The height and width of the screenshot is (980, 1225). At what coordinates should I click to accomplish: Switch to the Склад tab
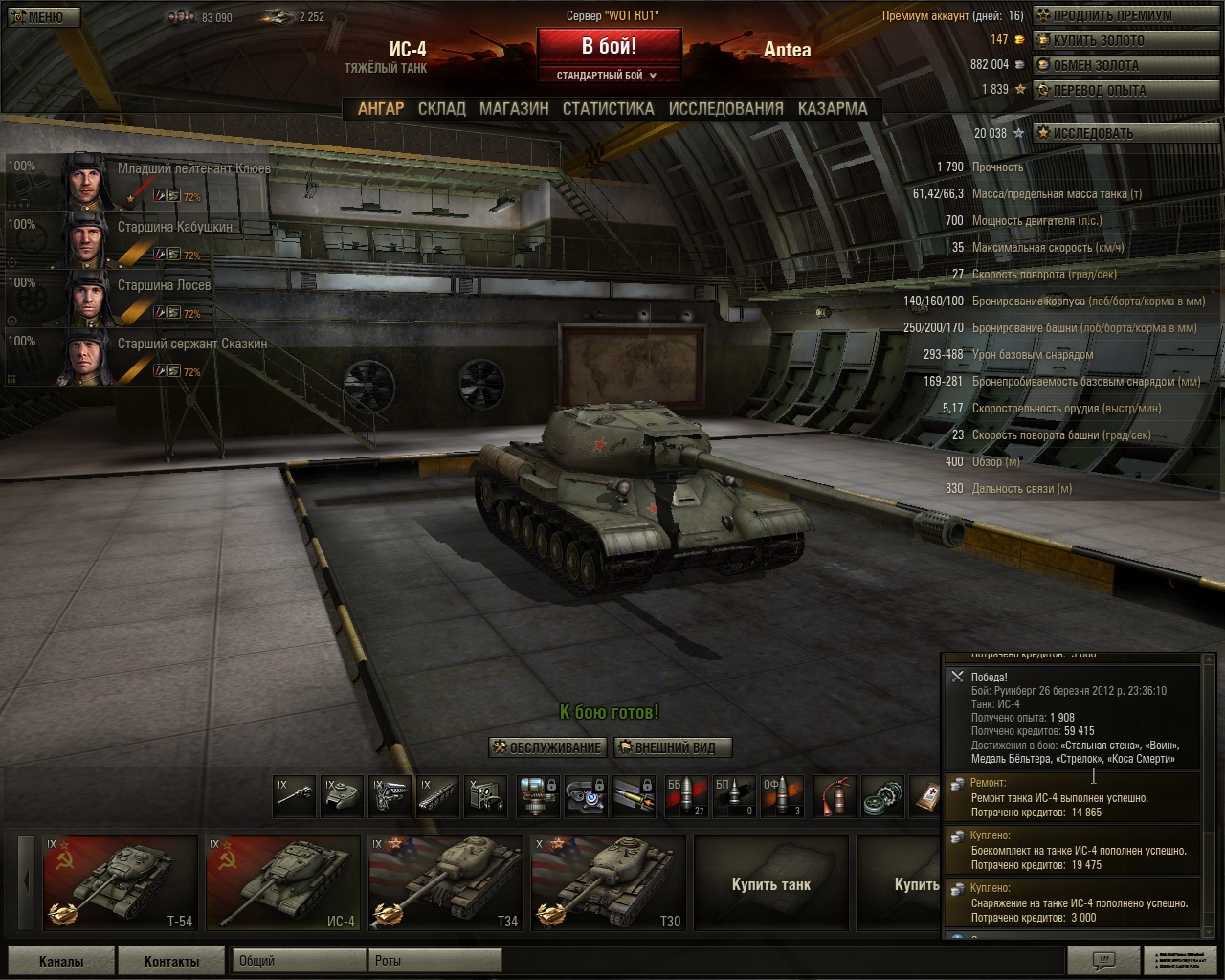click(442, 109)
